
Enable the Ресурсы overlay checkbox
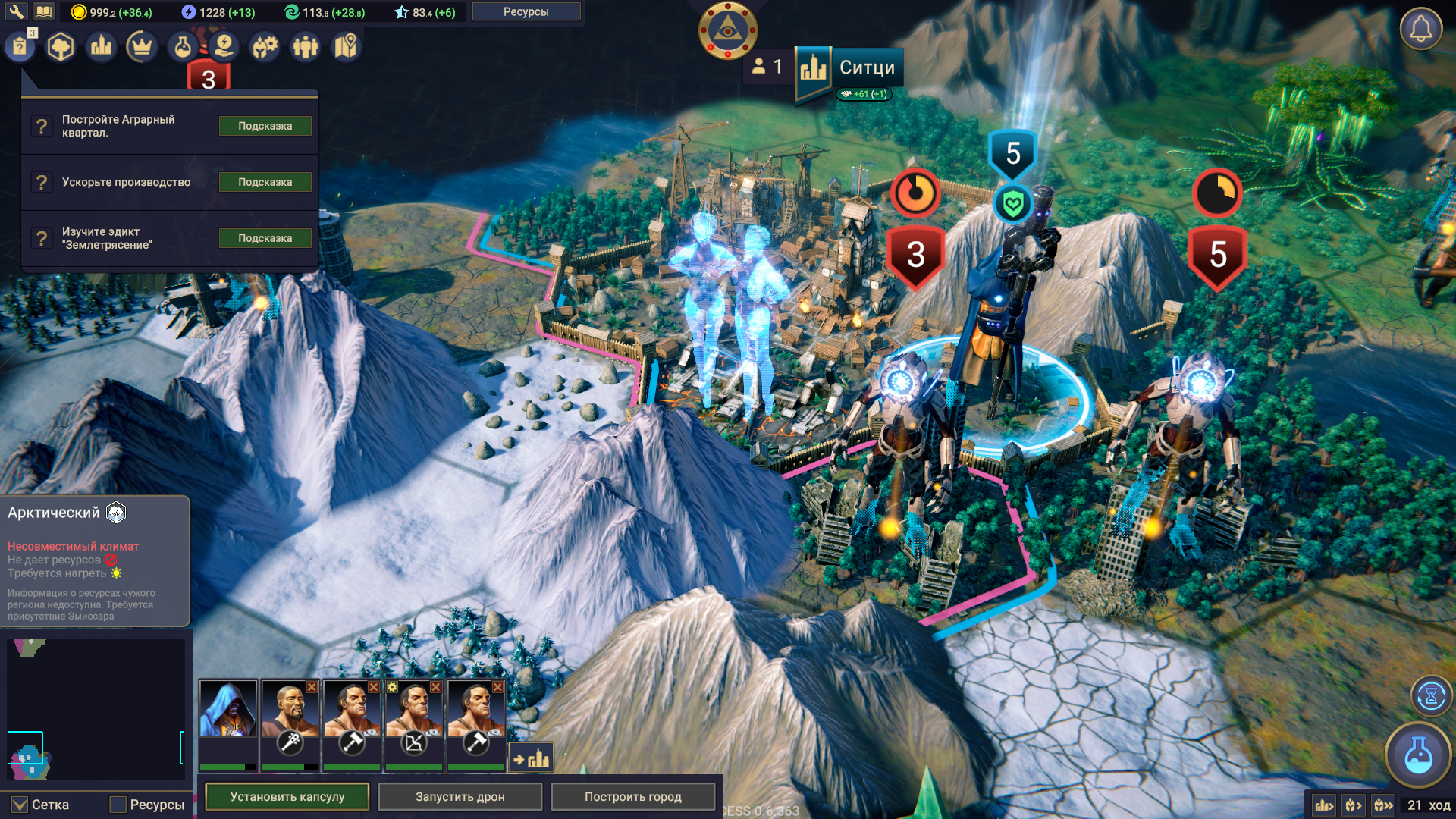pyautogui.click(x=118, y=805)
